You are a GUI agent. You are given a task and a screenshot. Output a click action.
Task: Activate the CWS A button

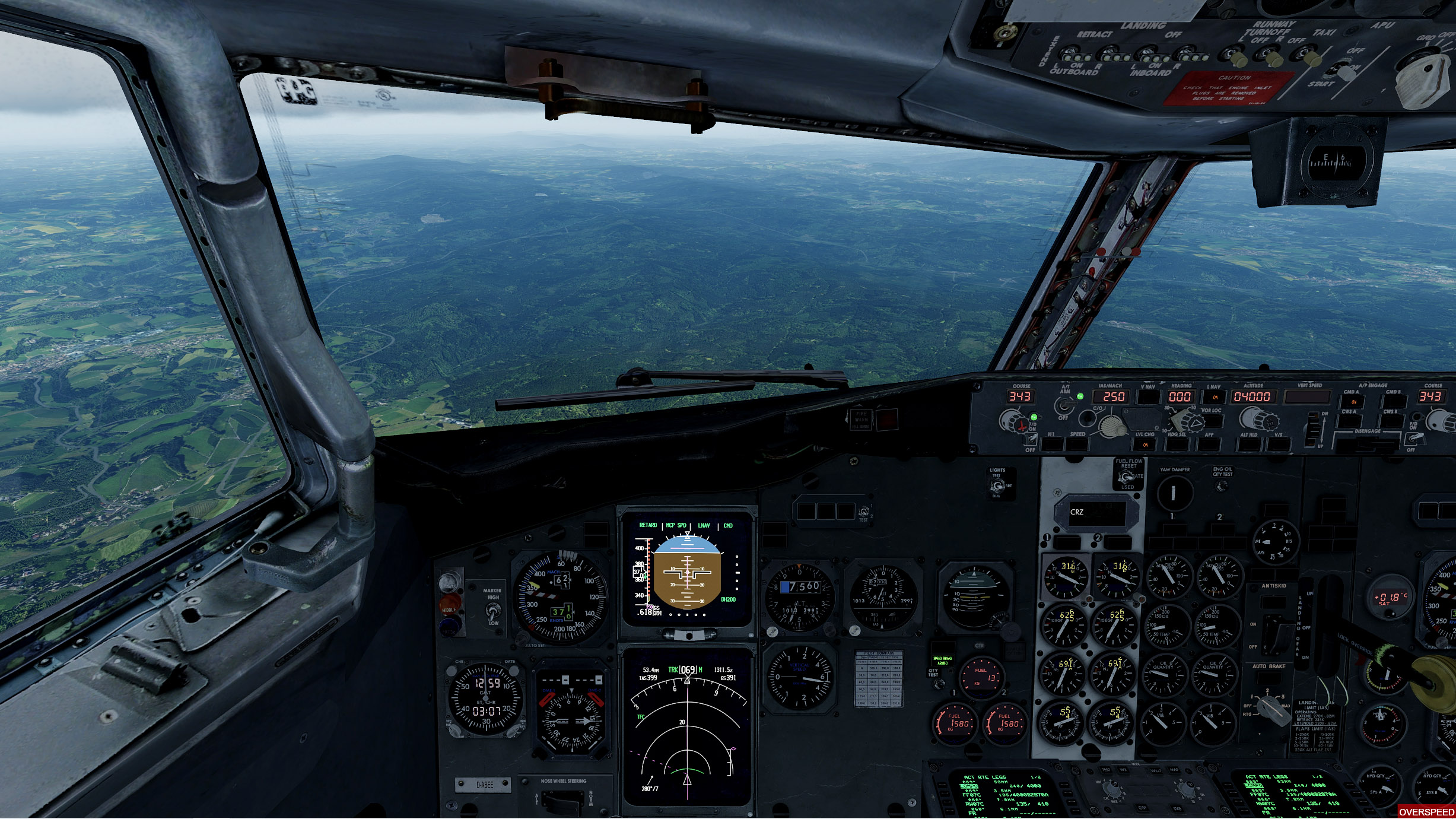click(1350, 421)
